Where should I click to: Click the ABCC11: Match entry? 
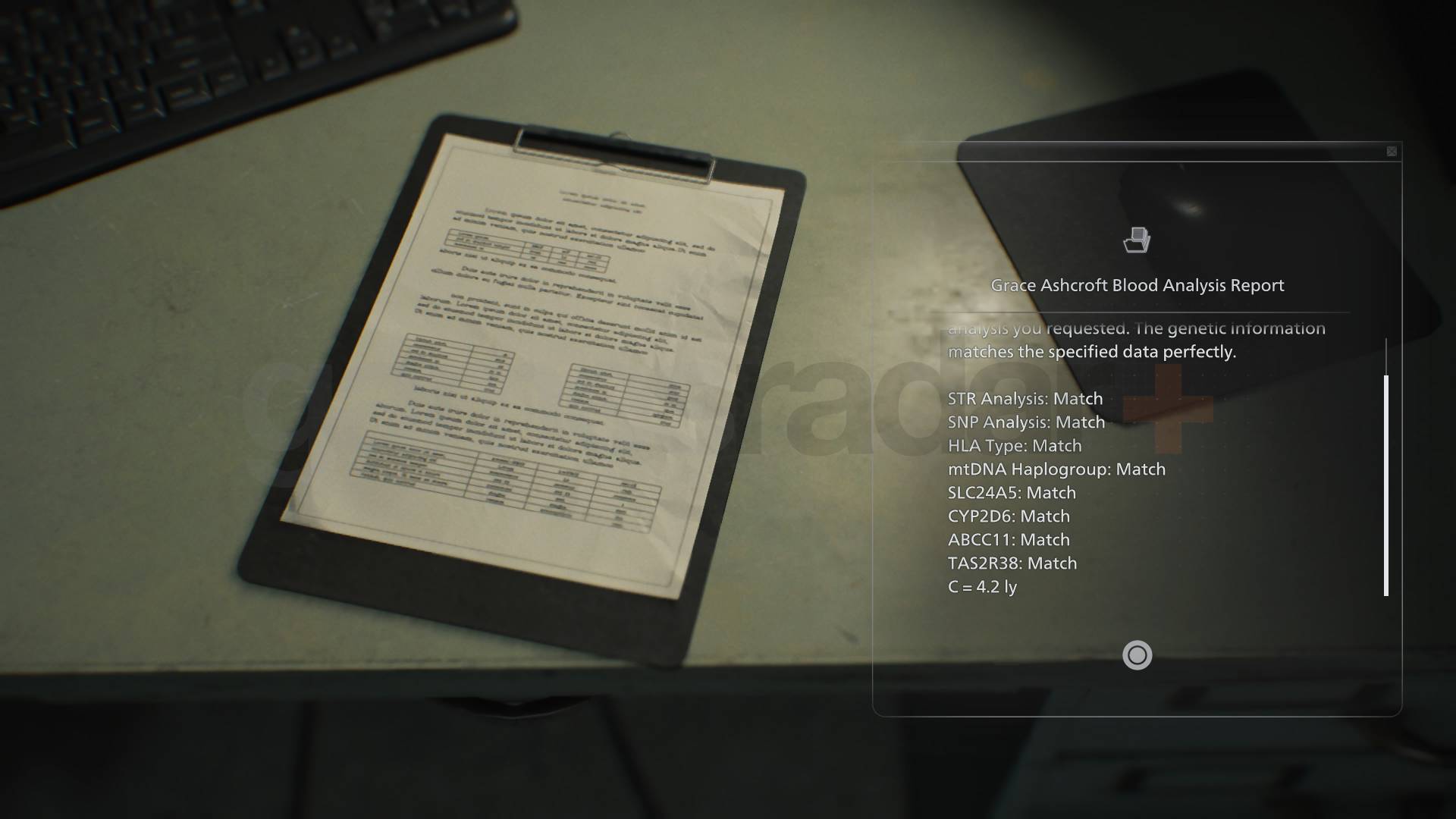(x=1009, y=539)
